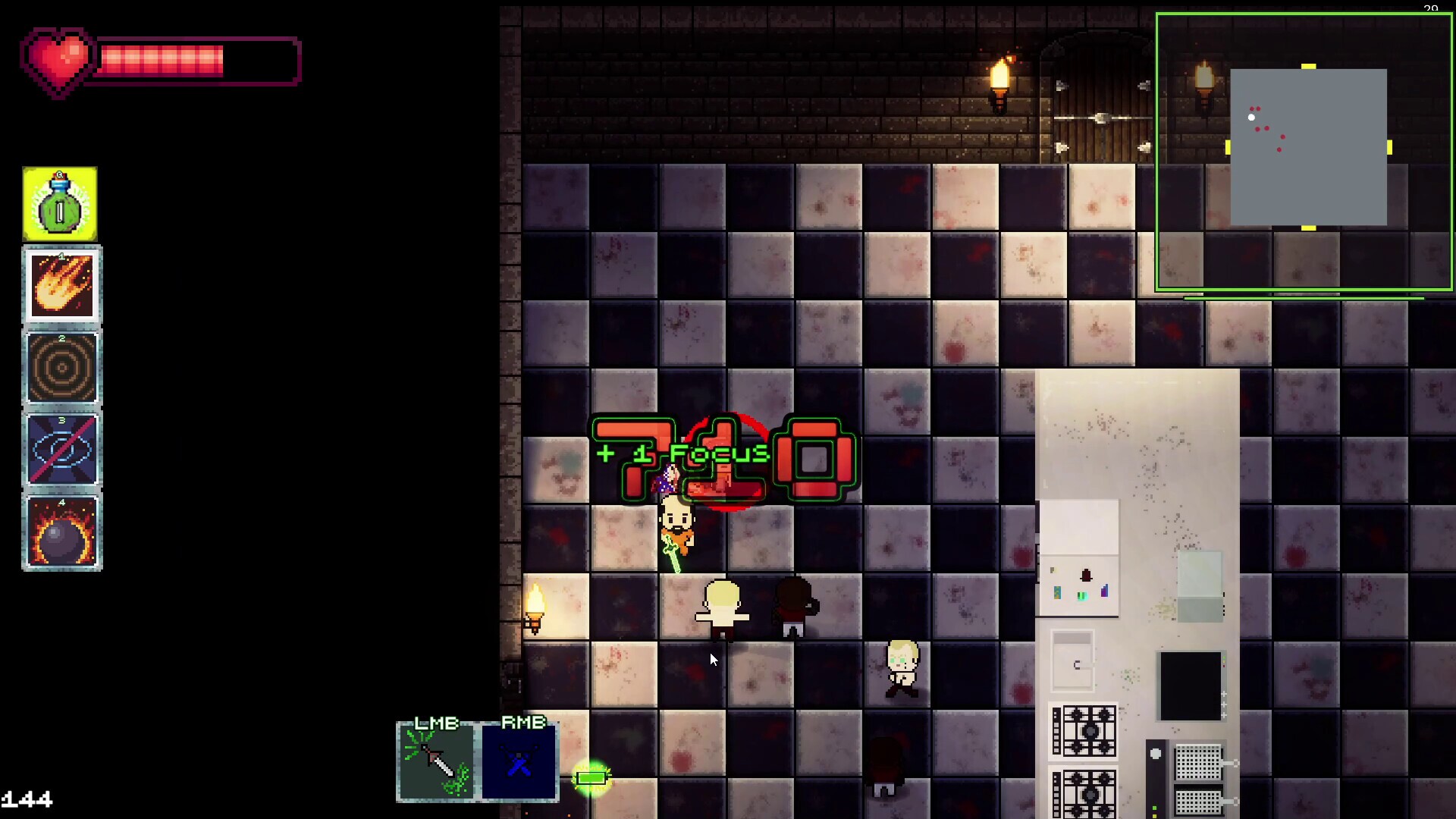Click the RMB blue crossed-swords ability icon
This screenshot has width=1456, height=819.
coord(518,762)
